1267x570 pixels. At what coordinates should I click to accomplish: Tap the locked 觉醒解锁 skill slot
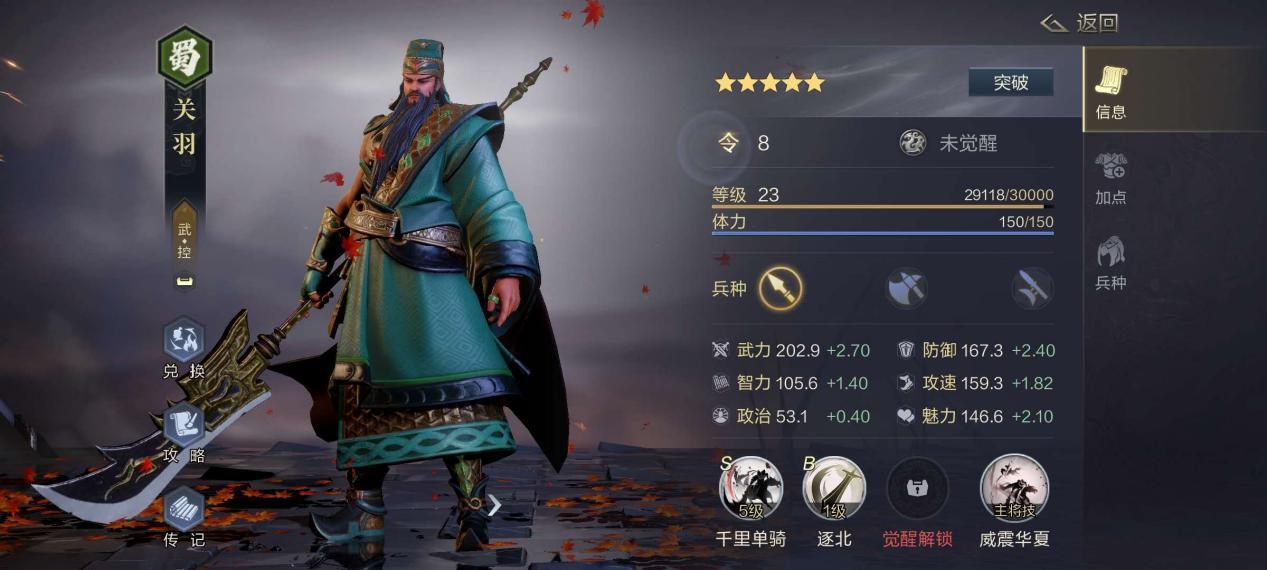(x=917, y=489)
